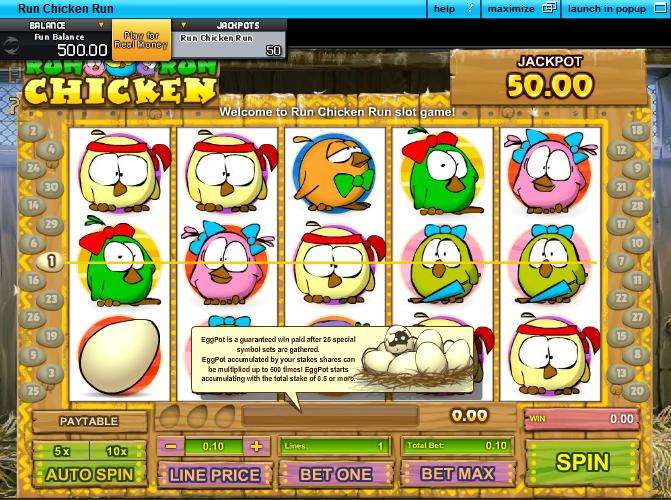The height and width of the screenshot is (500, 671).
Task: Select payline marker number 2
Action: tap(32, 131)
